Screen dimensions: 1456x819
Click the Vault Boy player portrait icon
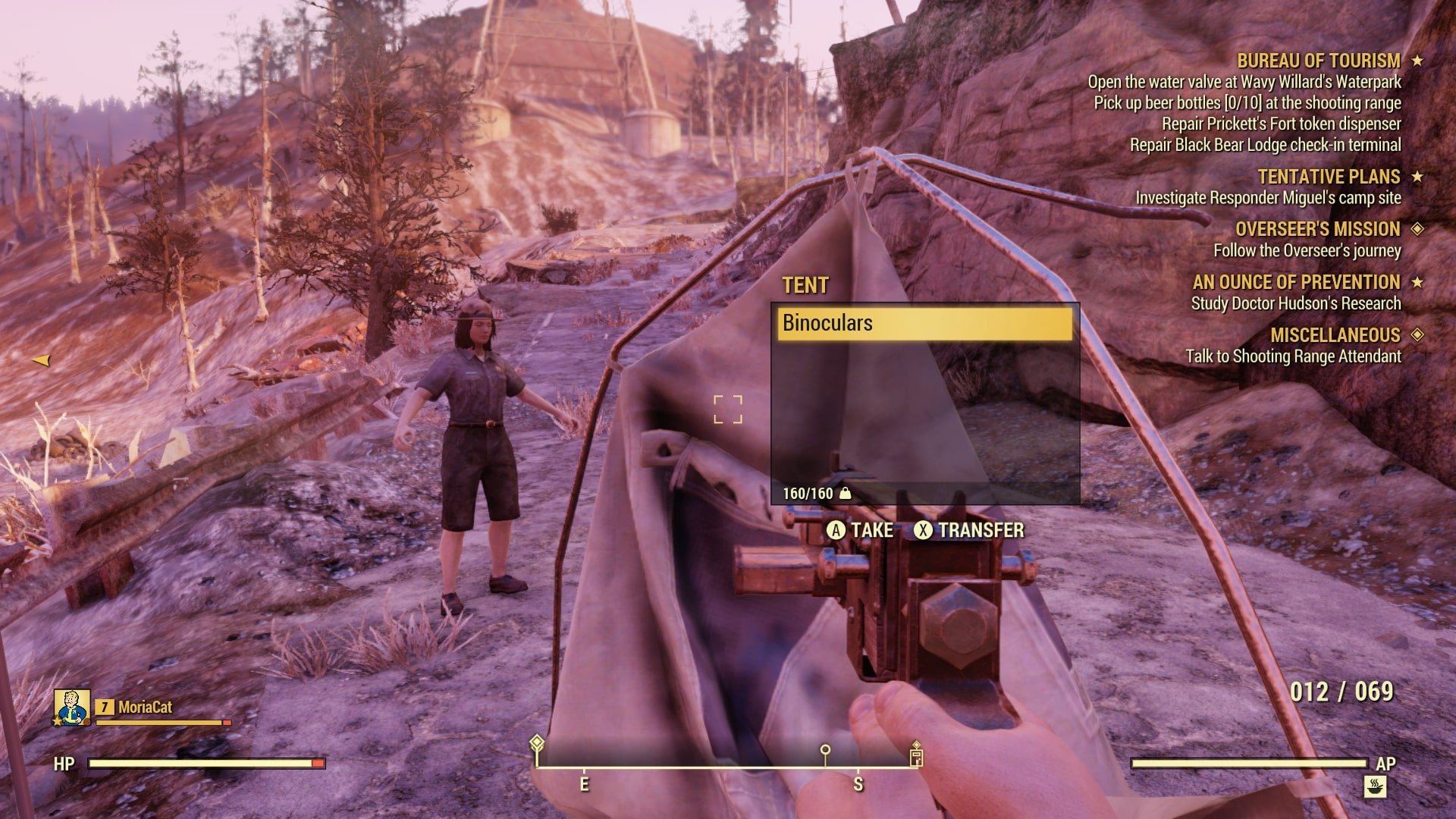tap(72, 707)
